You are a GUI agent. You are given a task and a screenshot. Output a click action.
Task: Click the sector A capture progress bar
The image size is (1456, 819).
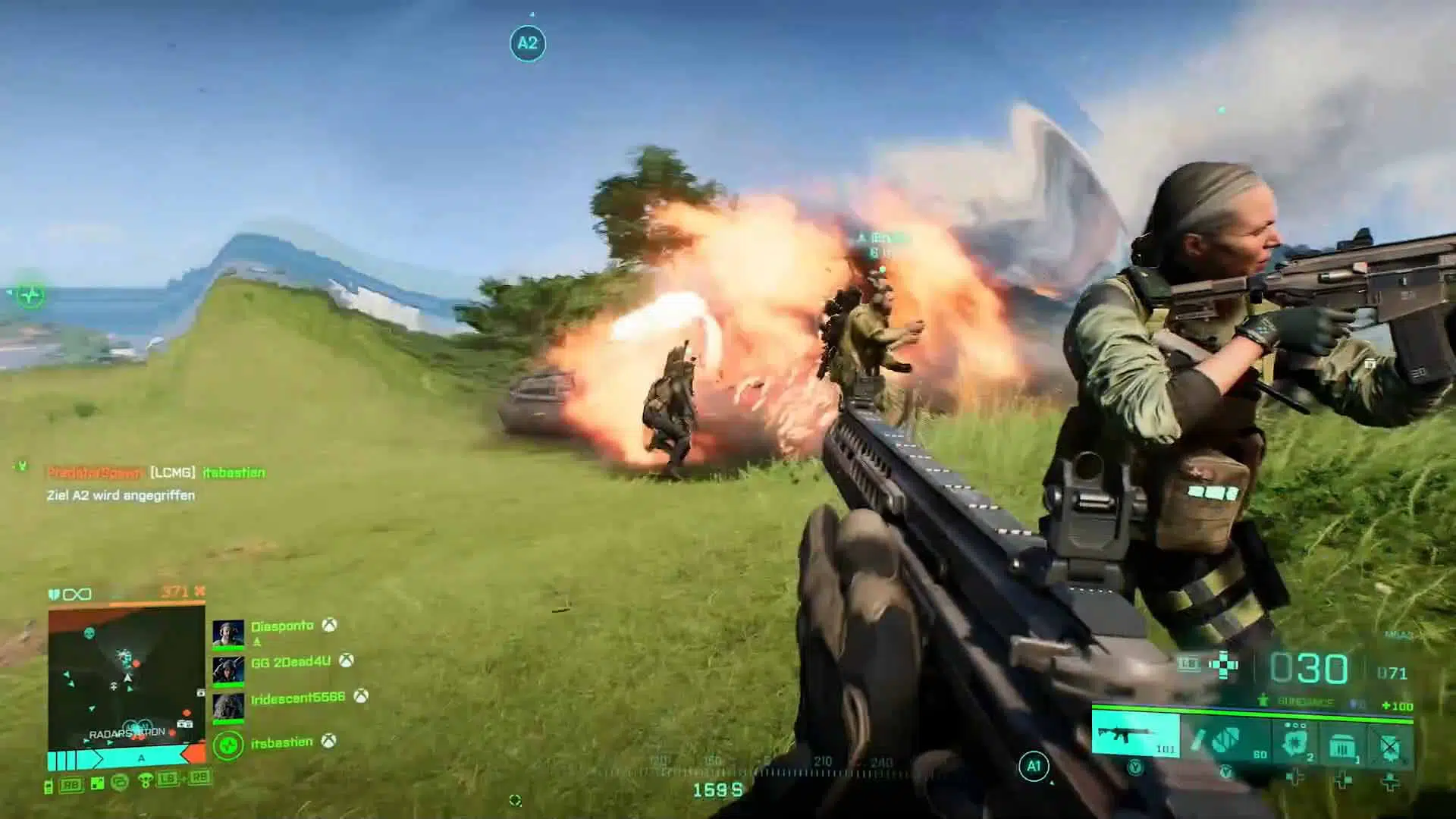coord(121,758)
